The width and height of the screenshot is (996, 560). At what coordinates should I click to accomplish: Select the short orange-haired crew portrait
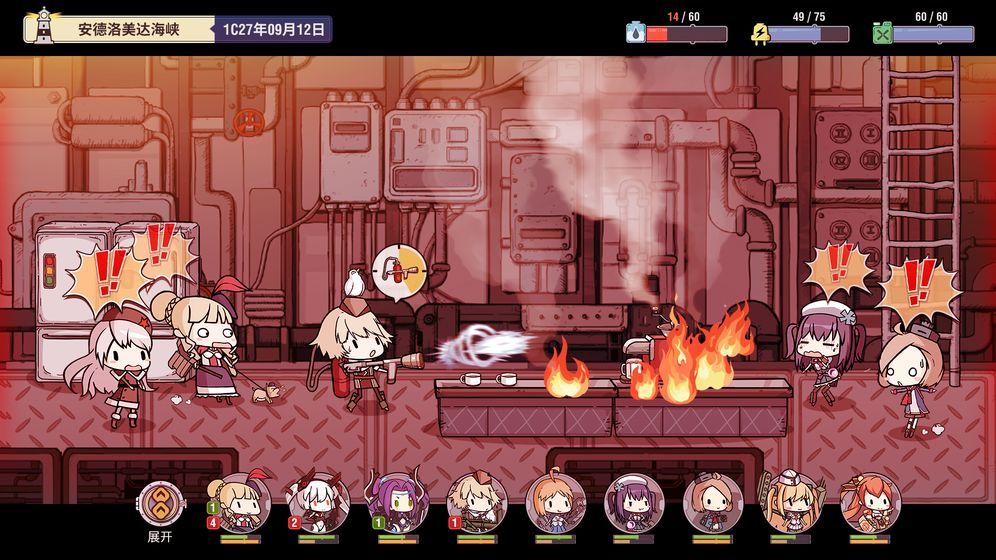click(x=555, y=502)
